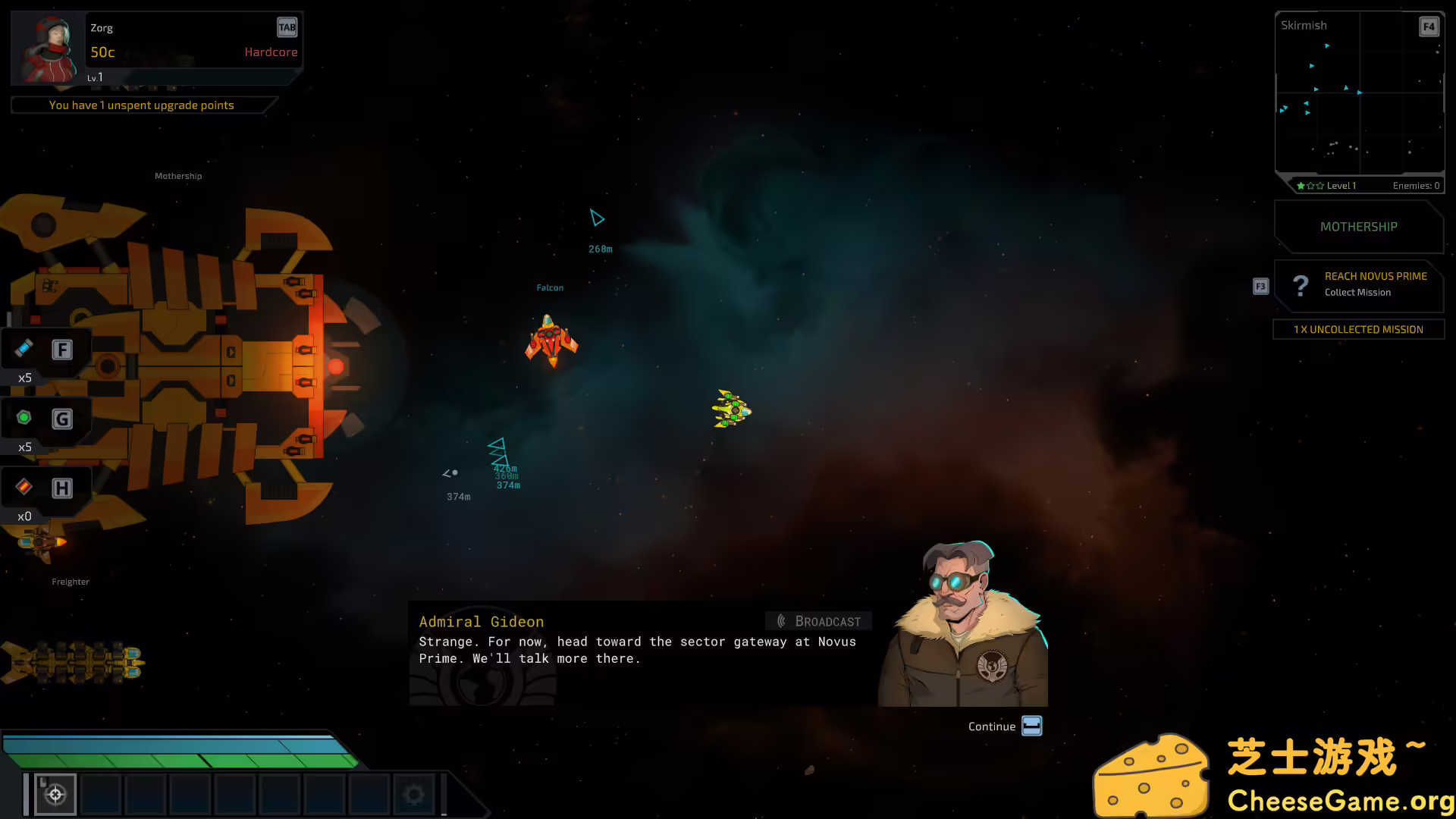Click the Broadcast speaker icon
1456x819 pixels.
[x=782, y=620]
